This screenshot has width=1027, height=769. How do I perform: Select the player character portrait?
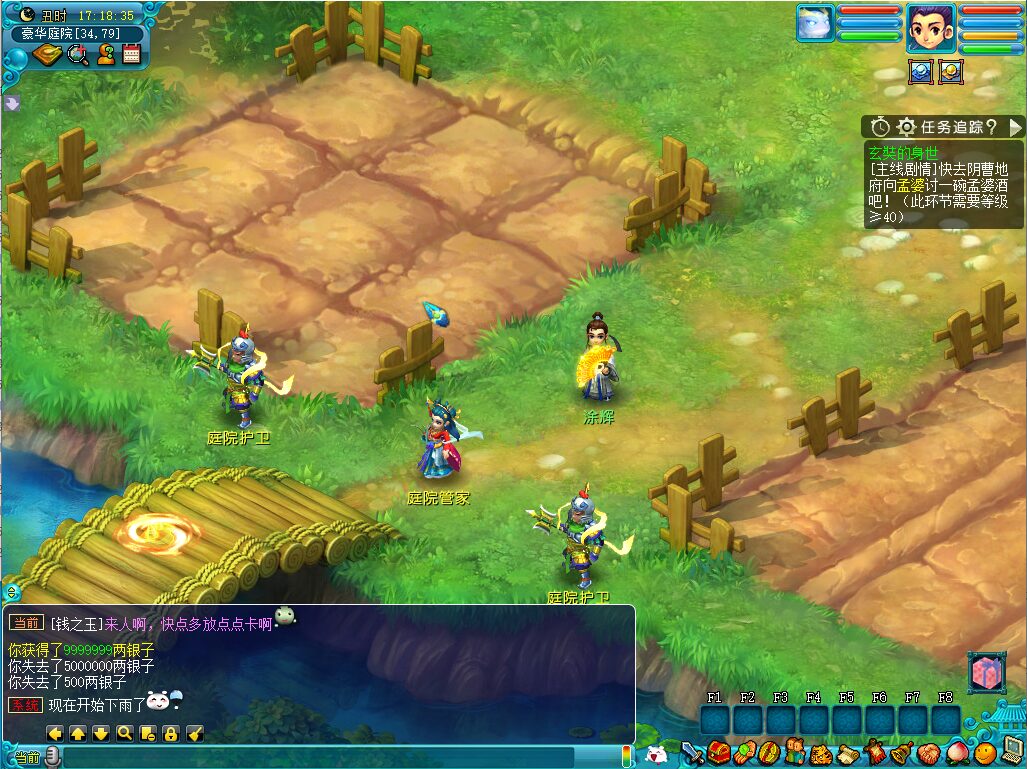tap(931, 27)
